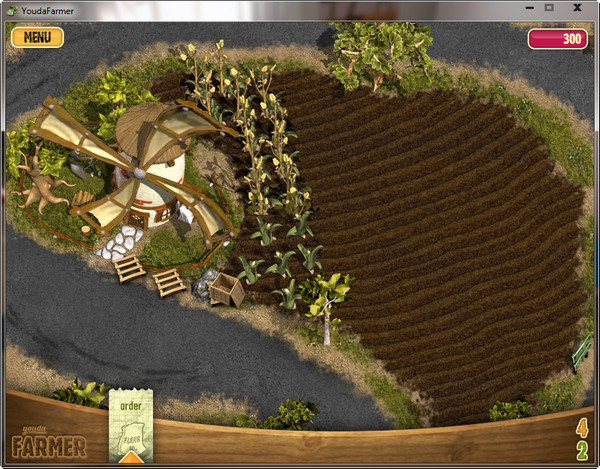Viewport: 600px width, 469px height.
Task: Open the yellow MENU button
Action: pos(37,38)
